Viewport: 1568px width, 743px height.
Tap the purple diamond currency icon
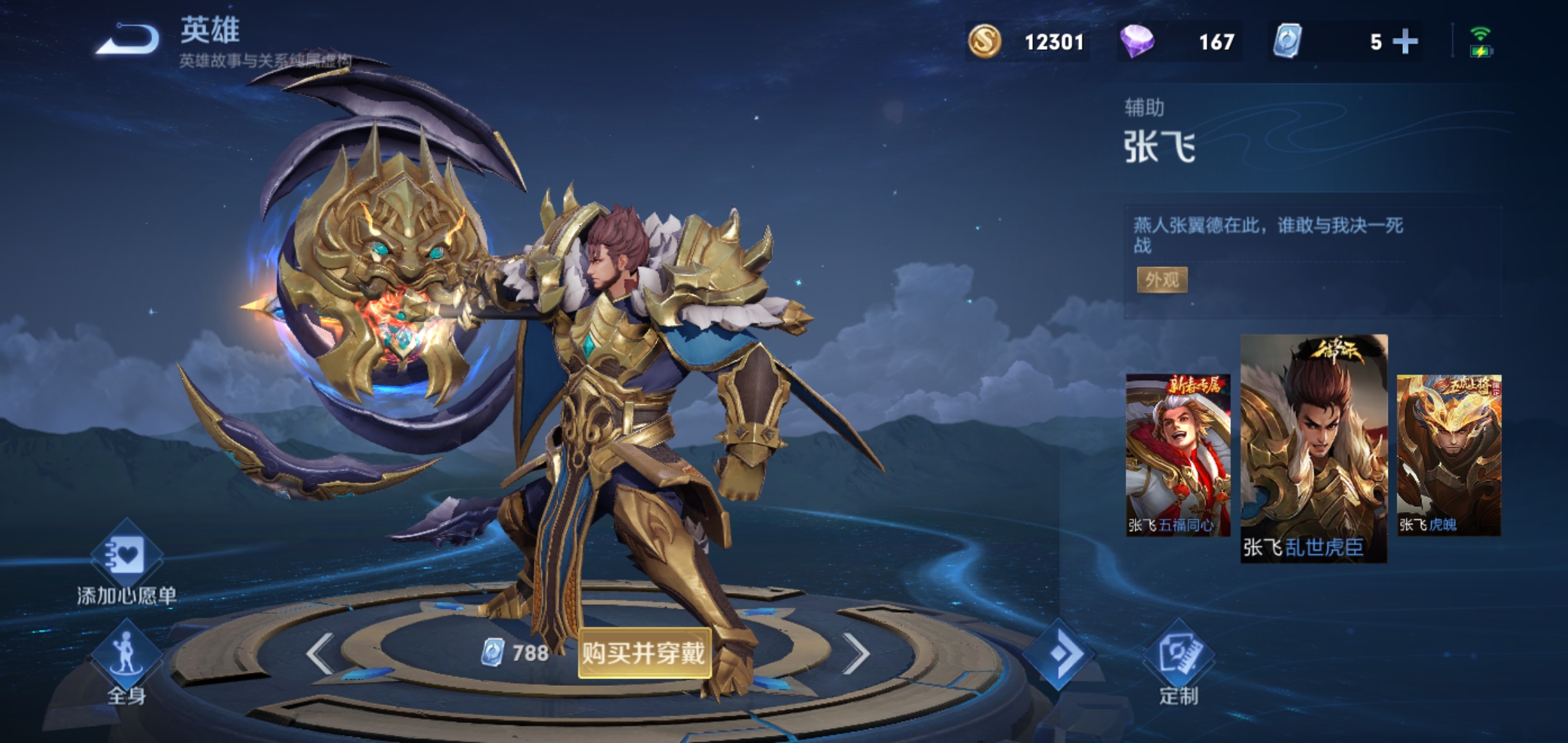click(x=1137, y=41)
